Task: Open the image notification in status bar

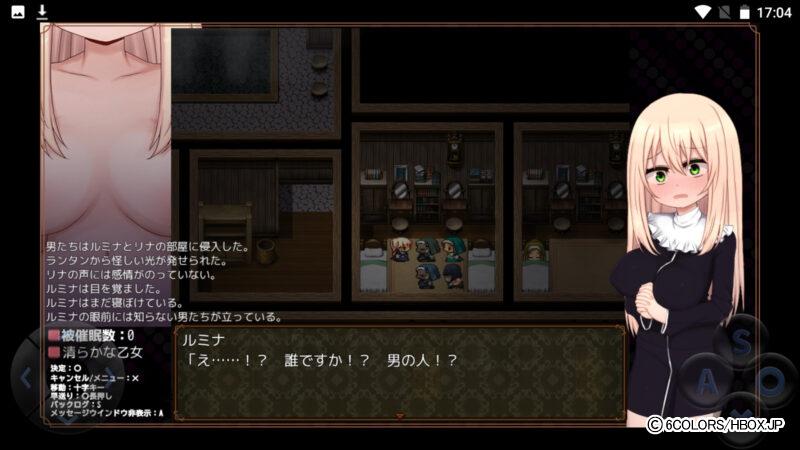Action: pos(18,12)
